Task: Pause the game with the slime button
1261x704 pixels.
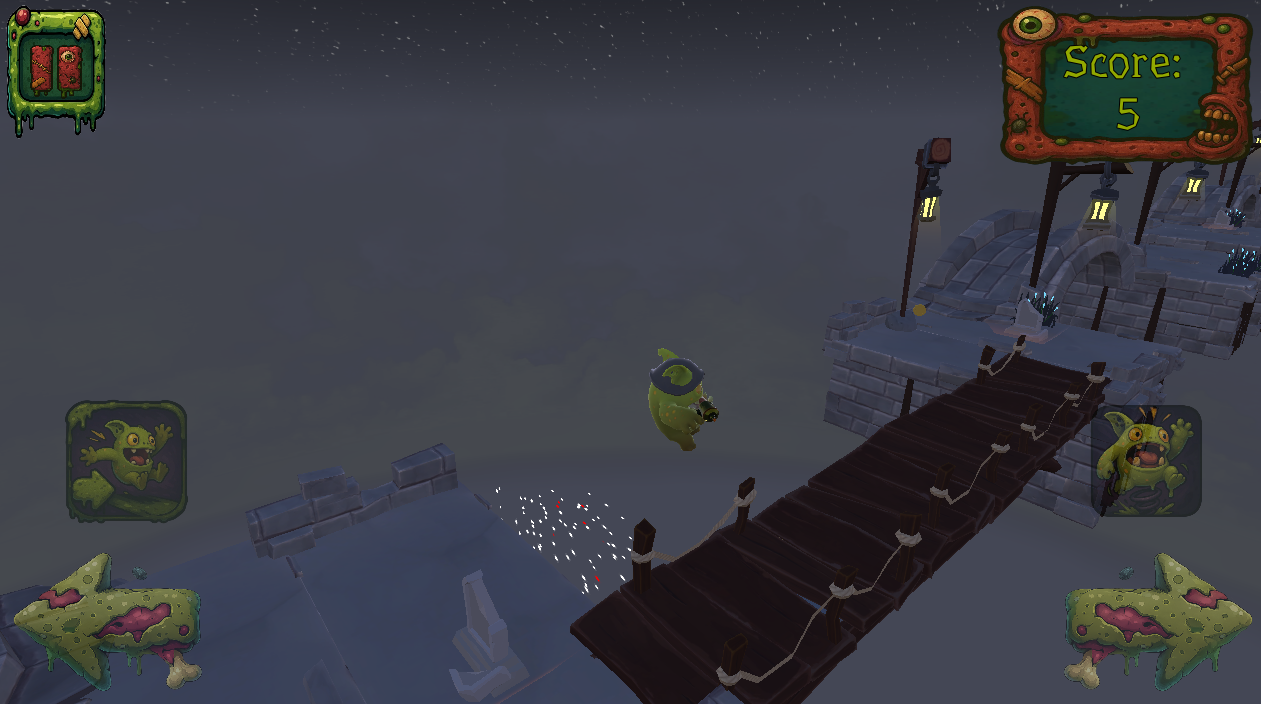Action: [56, 69]
